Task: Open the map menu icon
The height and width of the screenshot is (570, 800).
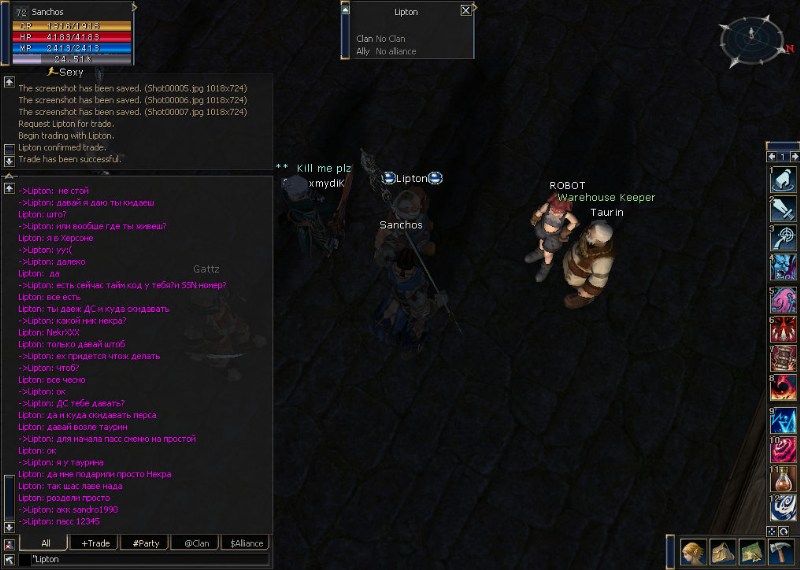Action: click(x=751, y=553)
